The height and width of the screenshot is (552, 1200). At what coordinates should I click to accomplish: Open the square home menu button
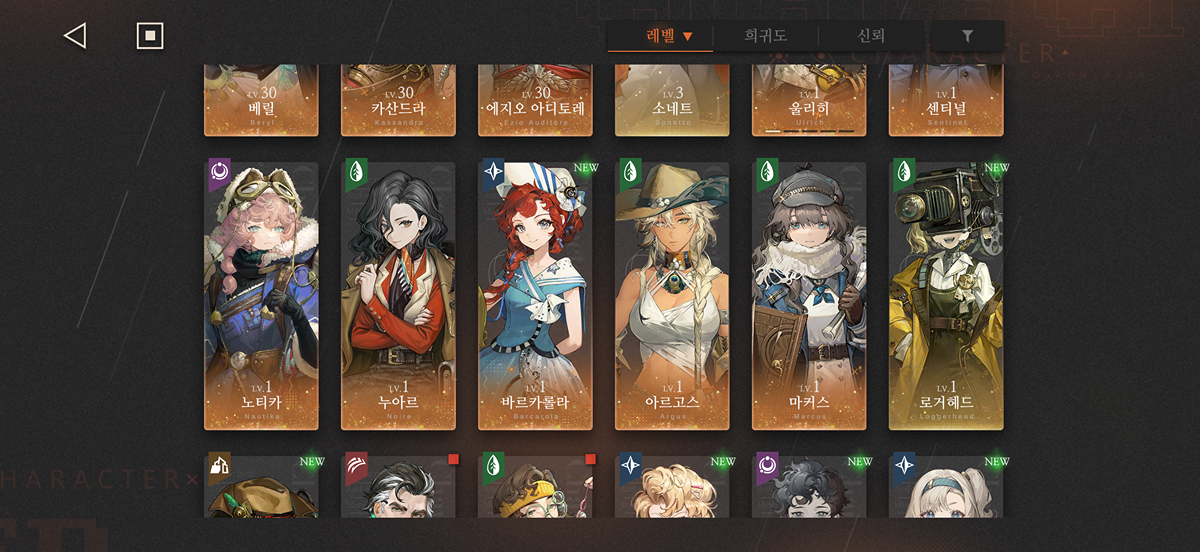pyautogui.click(x=150, y=36)
